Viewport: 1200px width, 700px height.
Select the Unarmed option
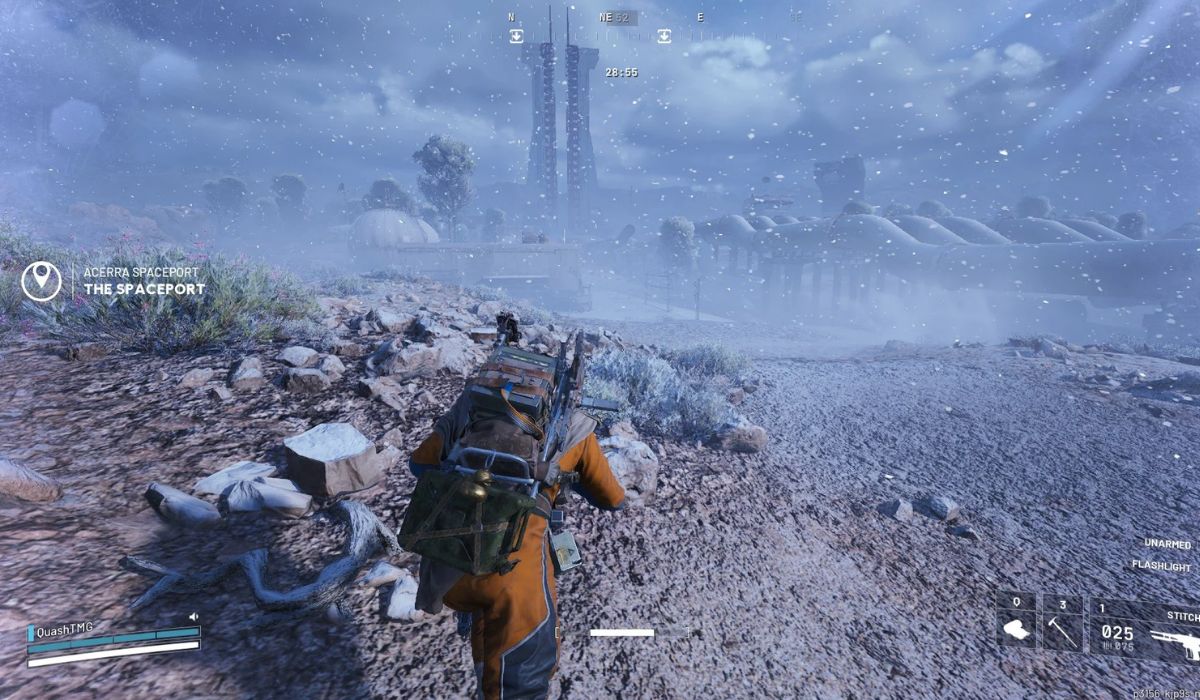pyautogui.click(x=1167, y=544)
